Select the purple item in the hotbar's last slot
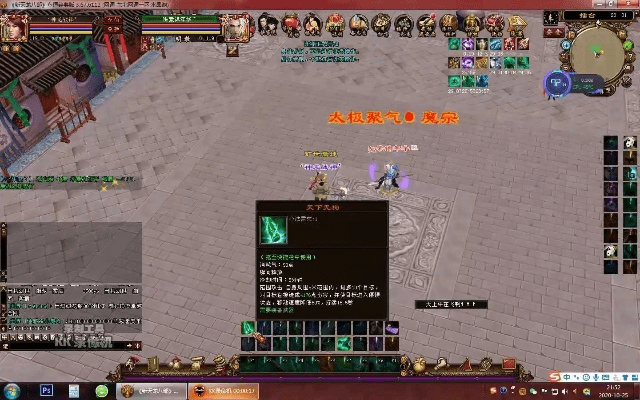 pos(393,328)
